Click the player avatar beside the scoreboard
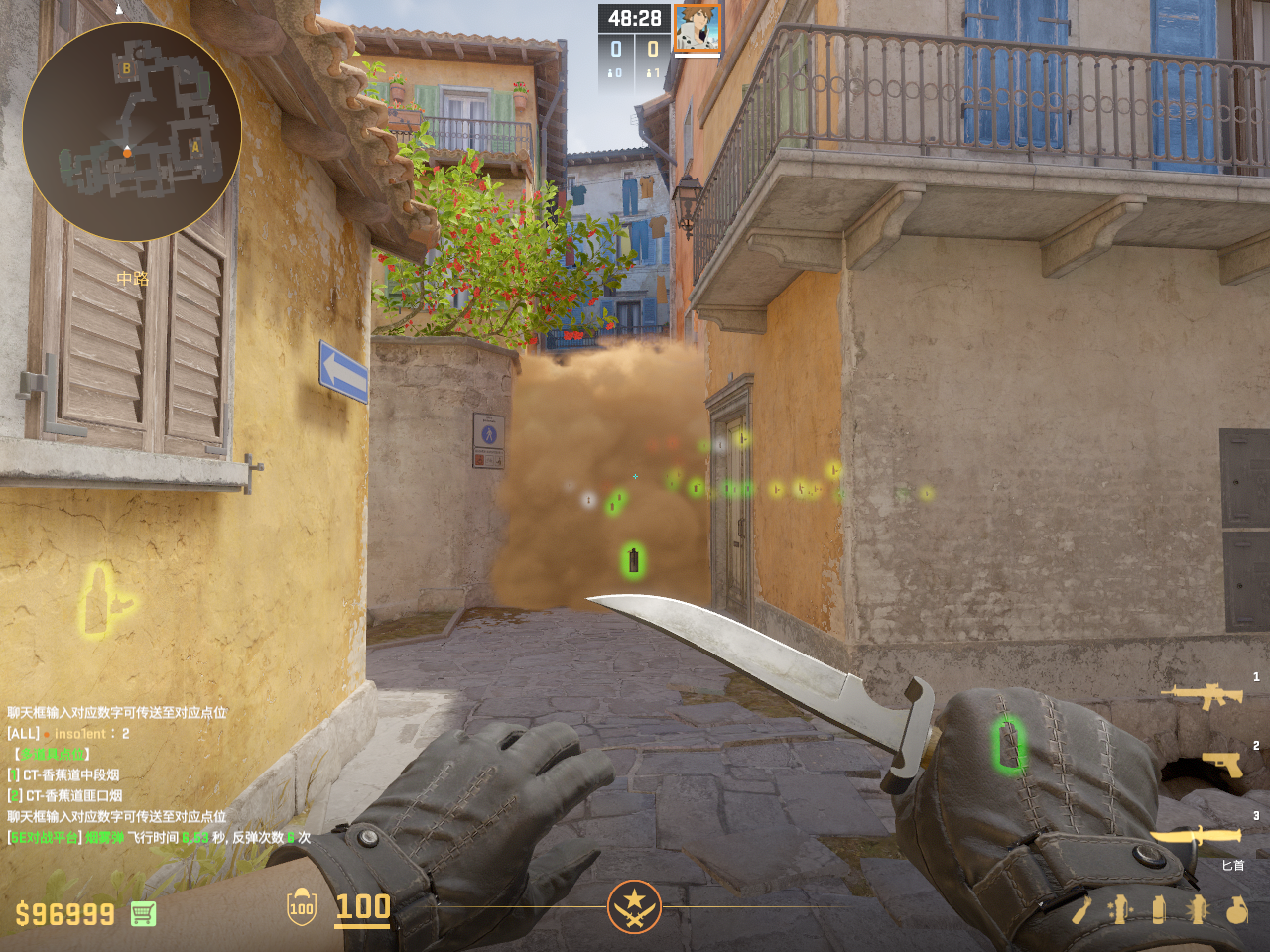 [697, 29]
